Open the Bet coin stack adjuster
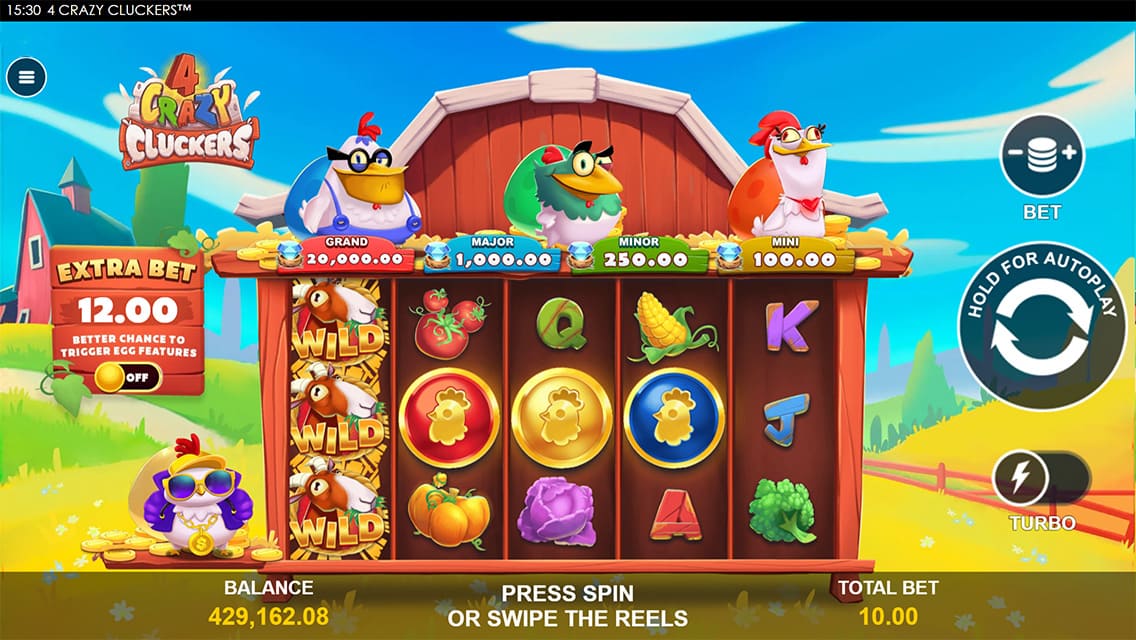Screen dimensions: 1136x640 pyautogui.click(x=1042, y=156)
